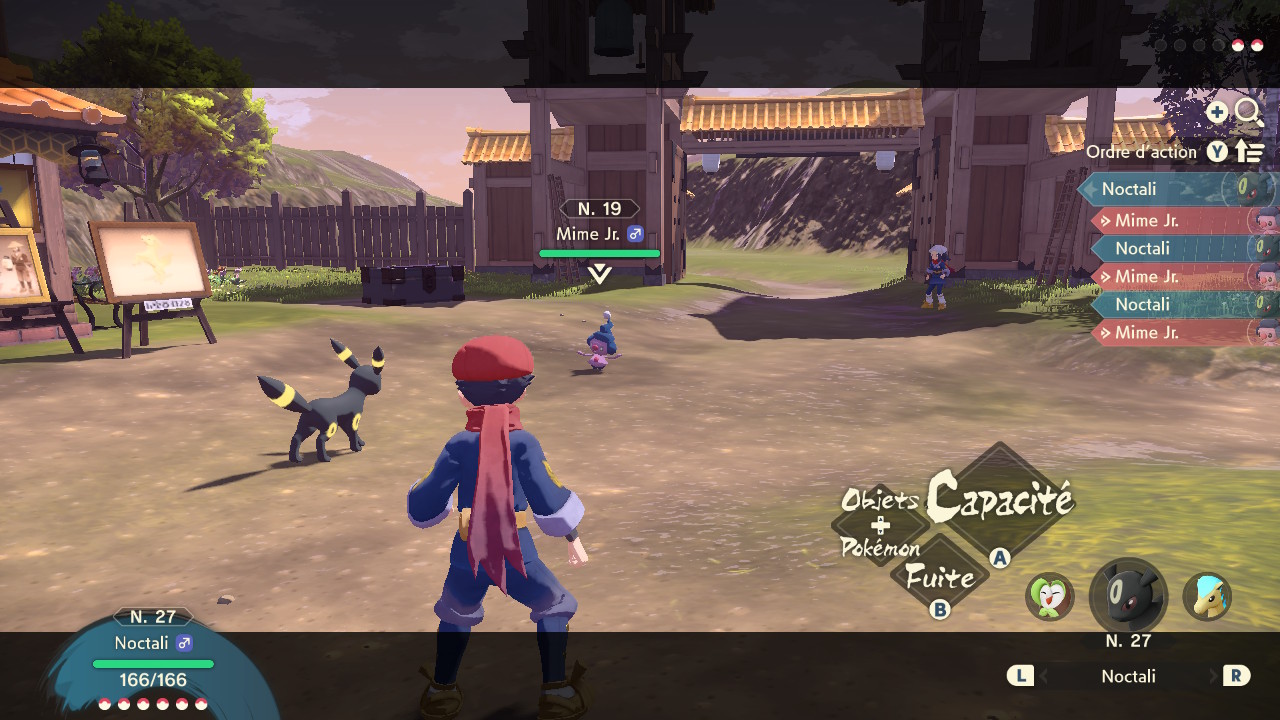
Task: Pick the Héricendre party icon
Action: (x=1207, y=597)
